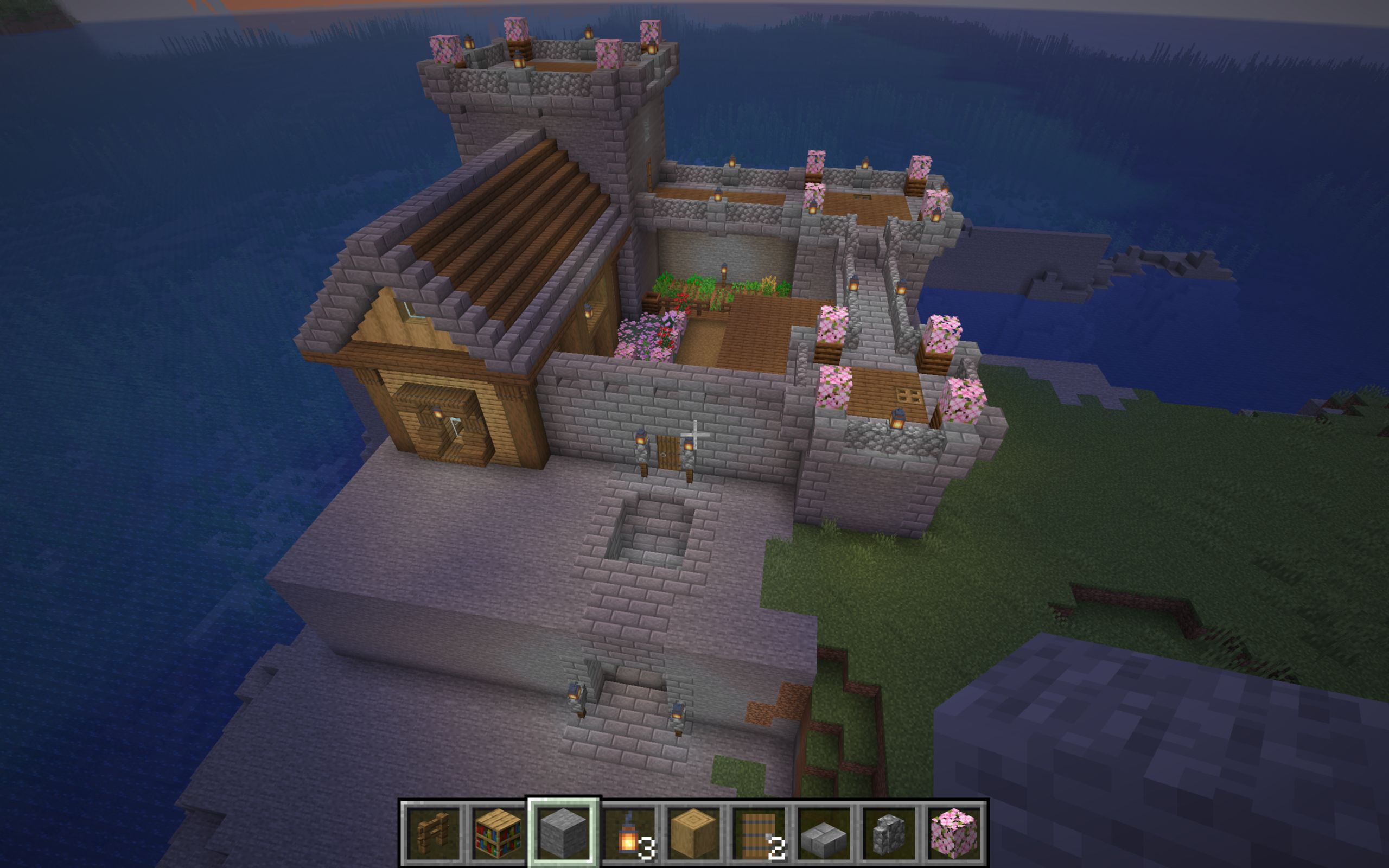Pick the stripped oak log slot
Image resolution: width=1389 pixels, height=868 pixels.
coord(693,832)
